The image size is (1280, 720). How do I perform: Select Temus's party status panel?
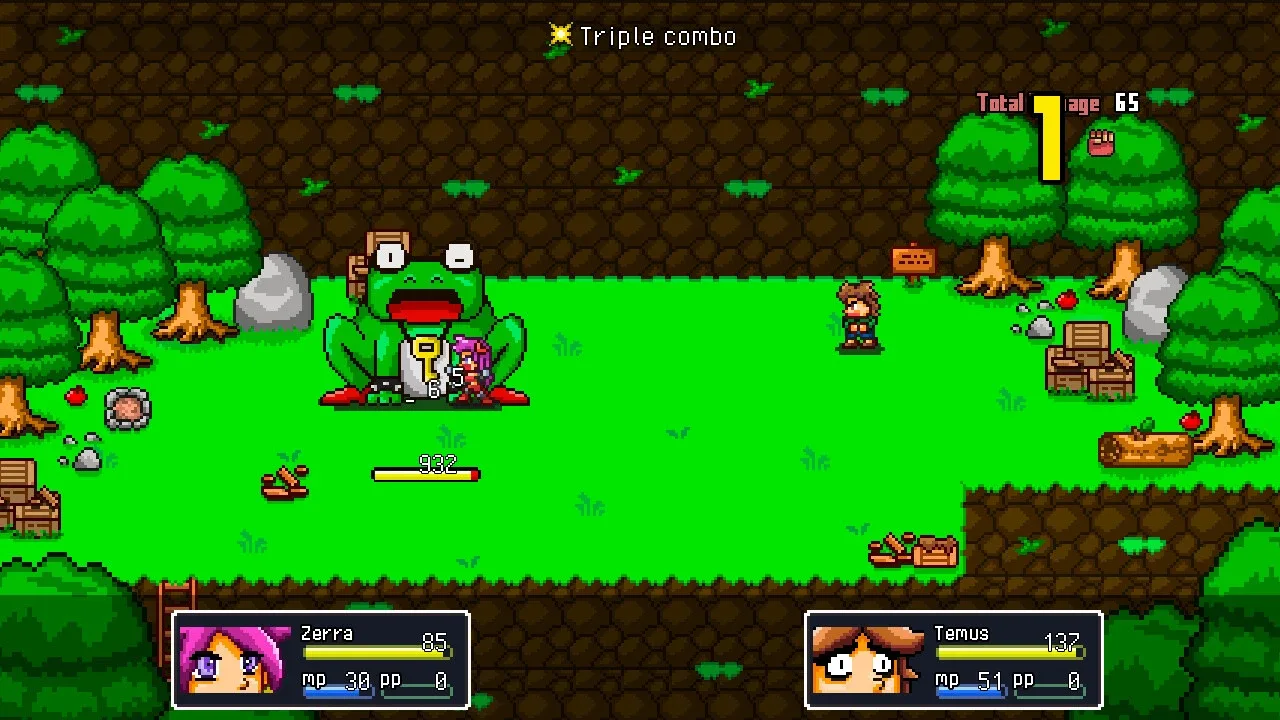coord(953,660)
